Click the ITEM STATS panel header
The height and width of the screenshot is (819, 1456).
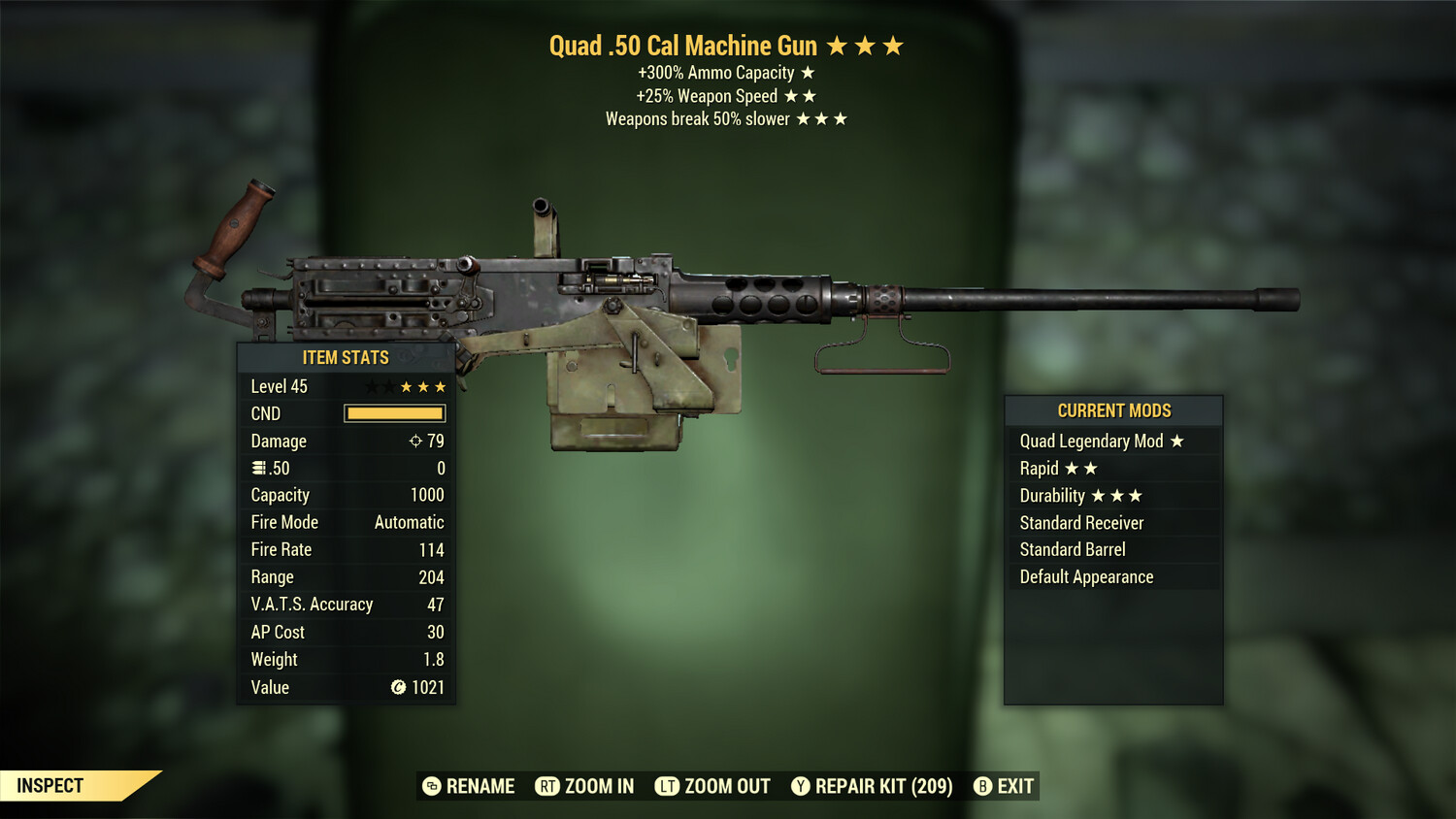click(x=346, y=357)
